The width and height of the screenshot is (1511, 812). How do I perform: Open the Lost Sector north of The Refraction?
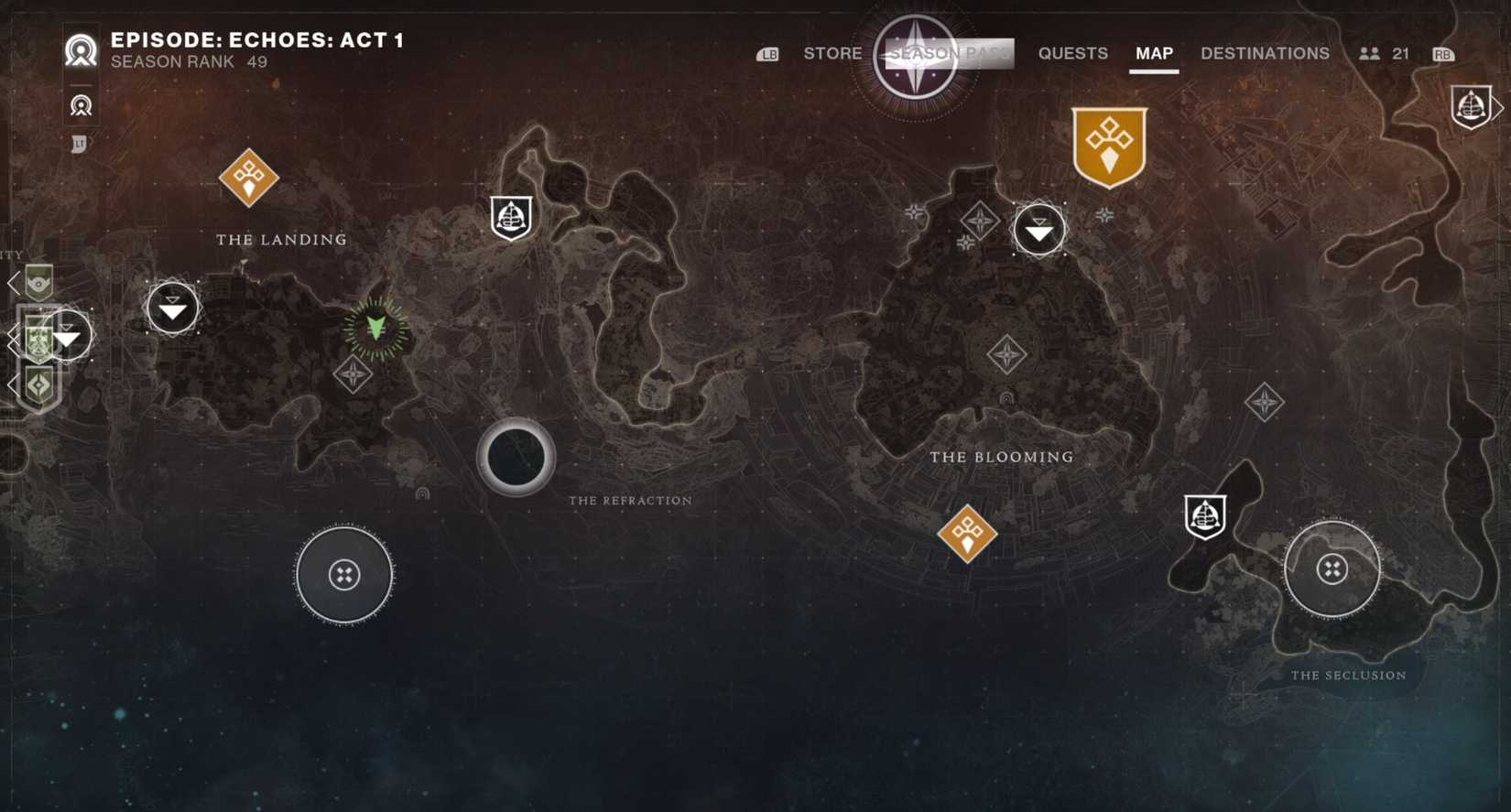click(510, 217)
